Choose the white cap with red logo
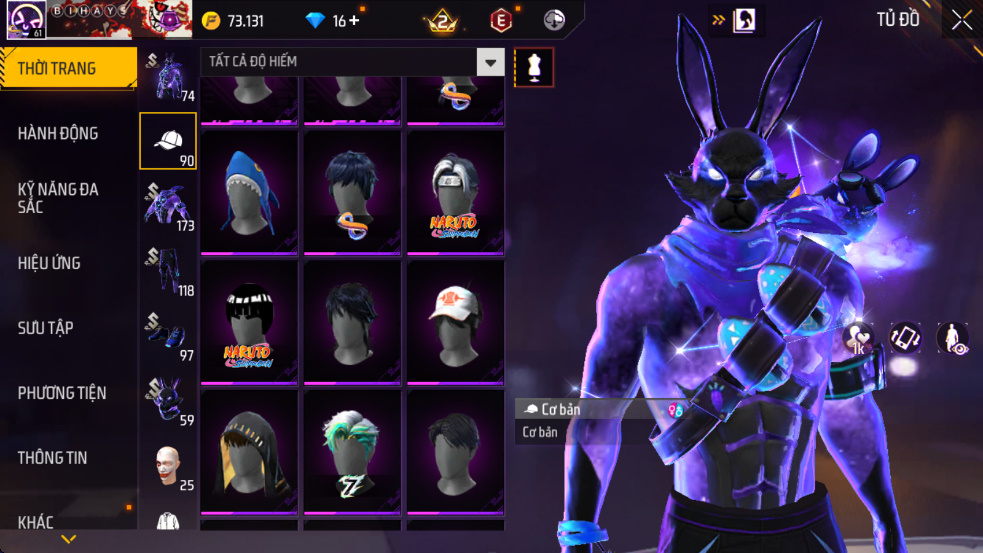Screen dimensions: 983x553 455,321
